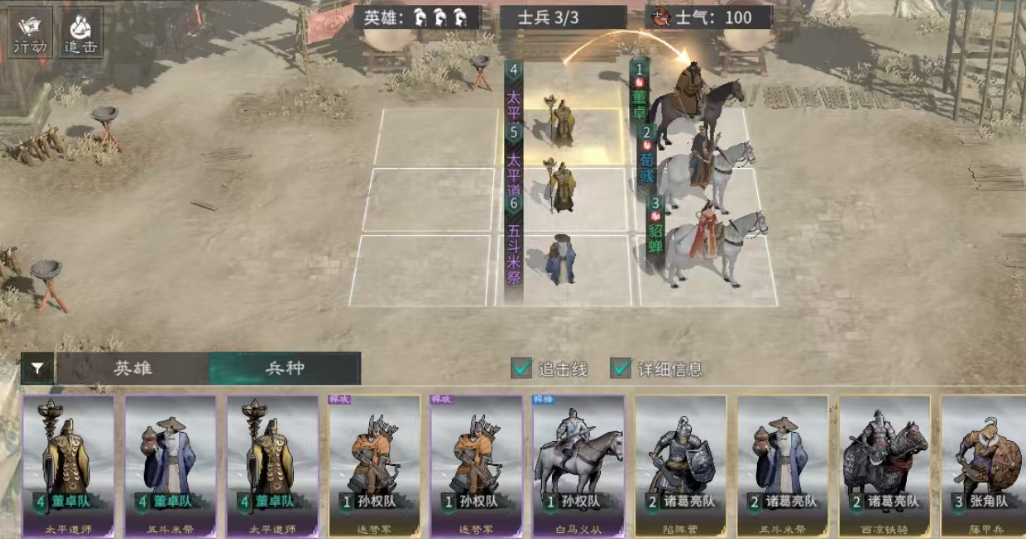Toggle the 详细信息 checkbox
This screenshot has height=539, width=1026.
click(621, 369)
